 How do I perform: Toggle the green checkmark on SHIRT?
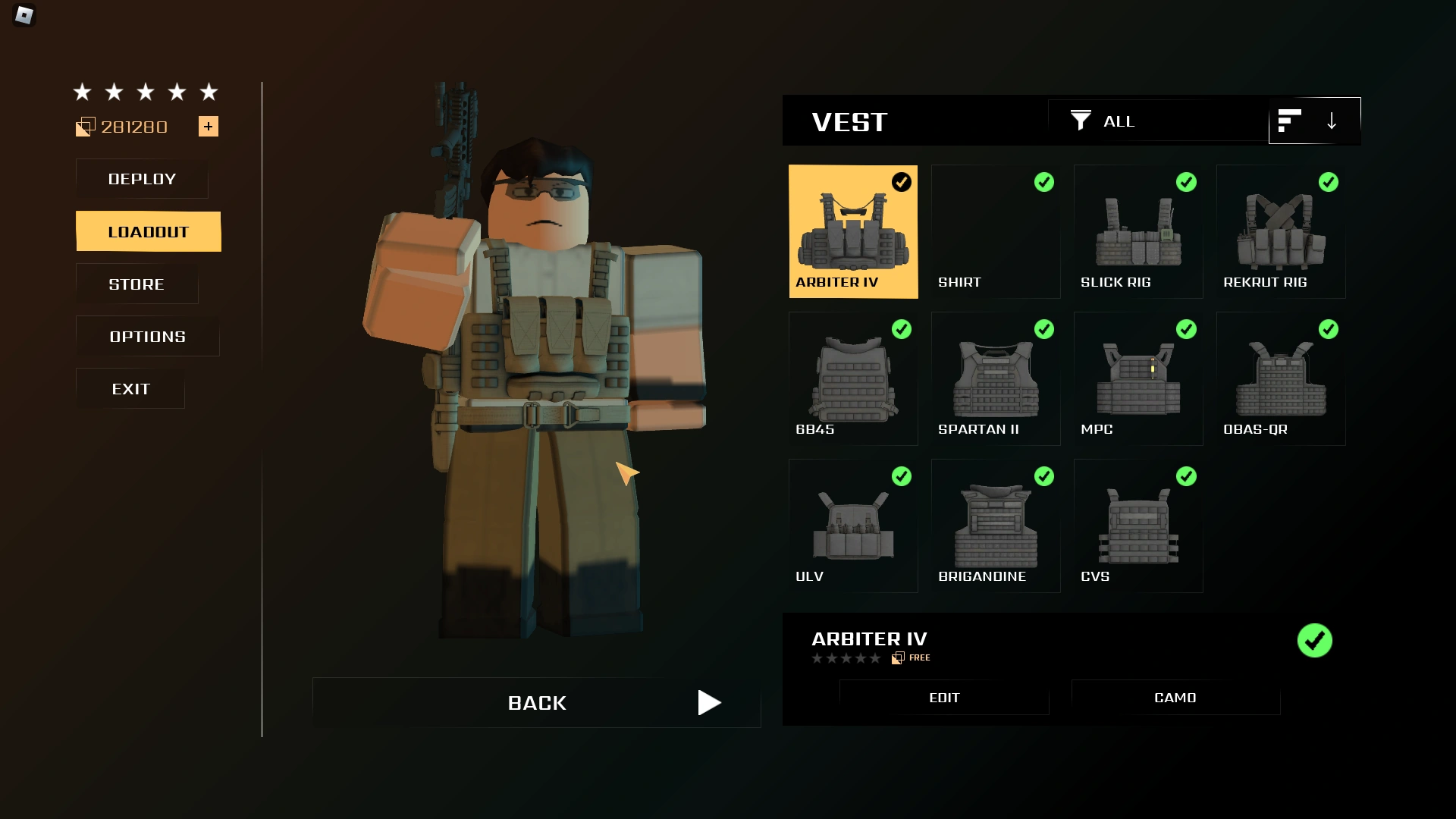pos(1044,182)
